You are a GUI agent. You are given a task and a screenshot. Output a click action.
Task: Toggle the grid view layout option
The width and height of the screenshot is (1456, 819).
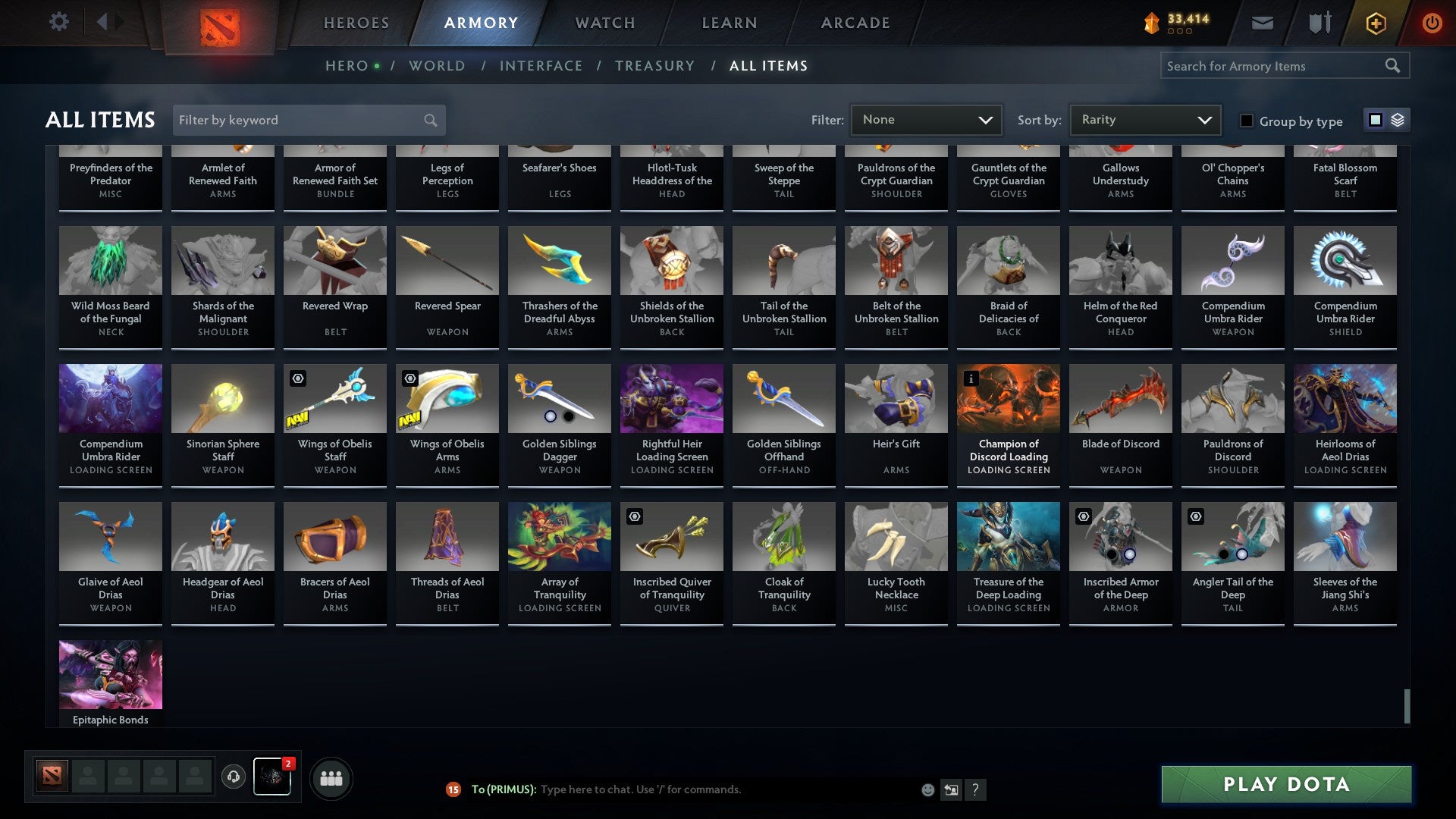tap(1375, 120)
